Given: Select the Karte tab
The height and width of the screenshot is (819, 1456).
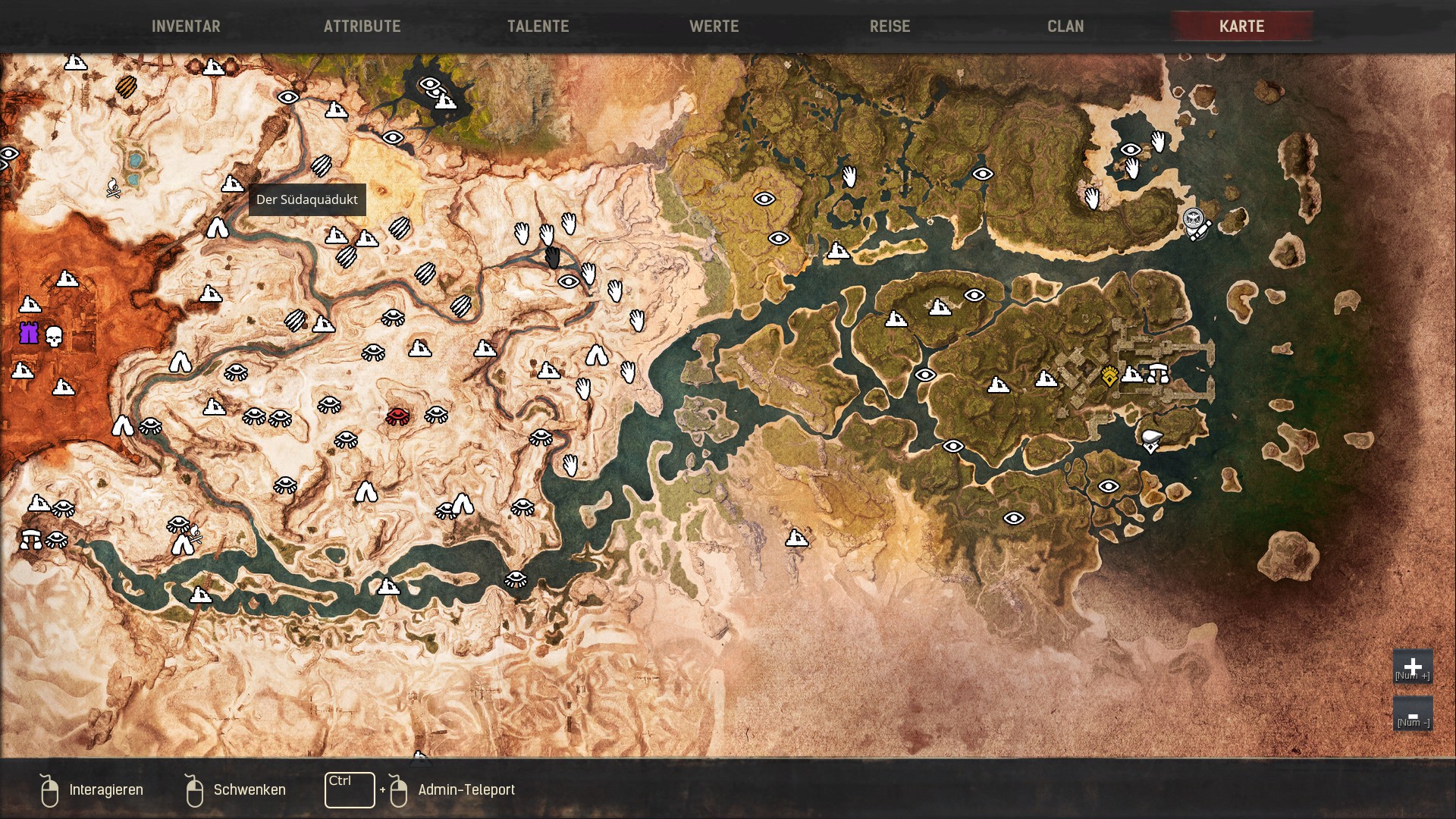Looking at the screenshot, I should 1241,27.
